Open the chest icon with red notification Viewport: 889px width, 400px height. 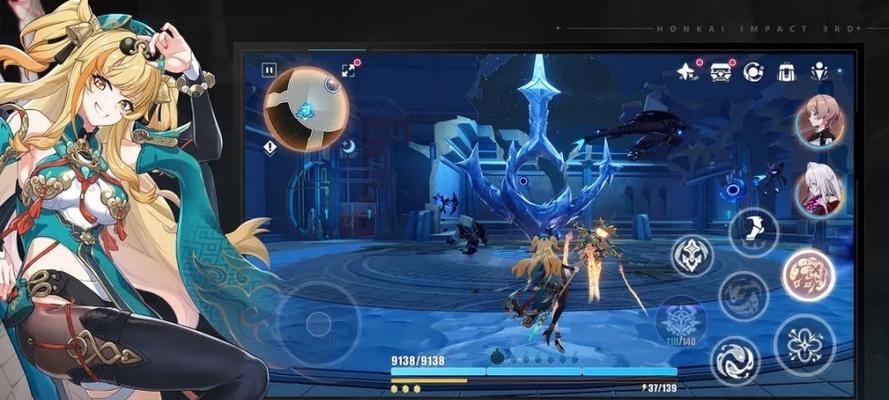pos(720,72)
